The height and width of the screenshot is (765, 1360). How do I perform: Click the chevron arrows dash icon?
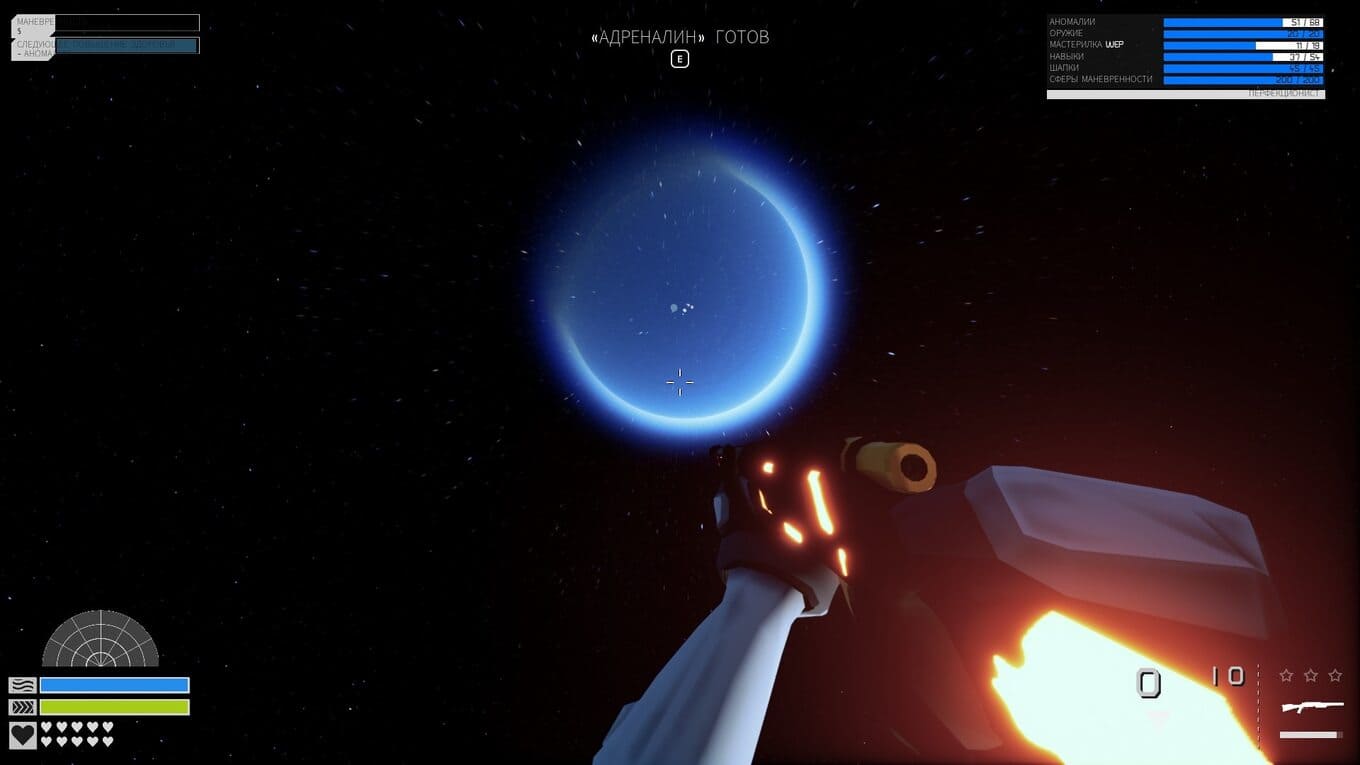(x=23, y=707)
